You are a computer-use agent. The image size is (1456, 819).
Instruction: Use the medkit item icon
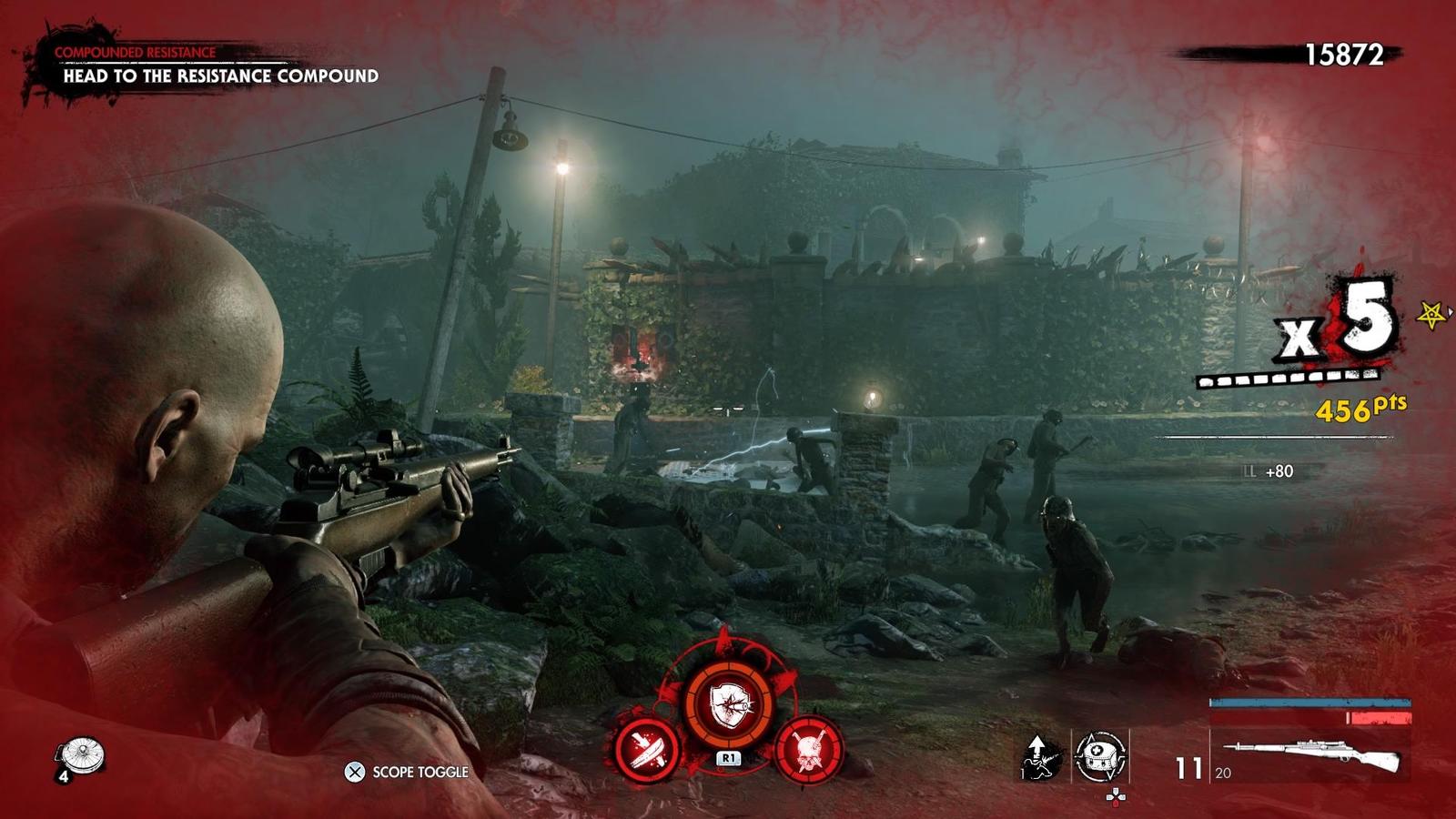[1101, 755]
